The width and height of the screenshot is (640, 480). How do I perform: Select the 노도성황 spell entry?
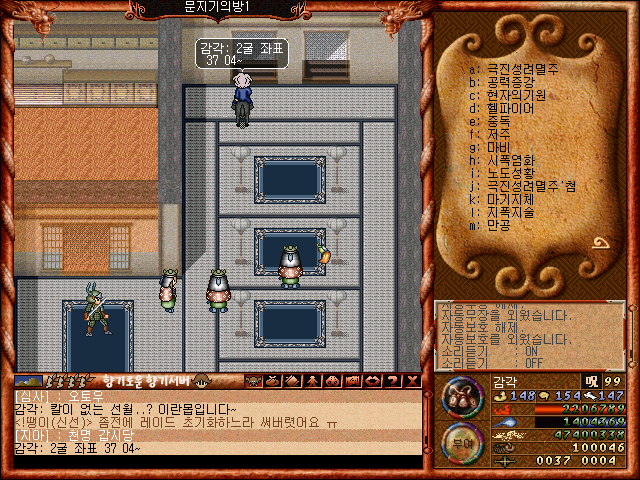coord(510,173)
